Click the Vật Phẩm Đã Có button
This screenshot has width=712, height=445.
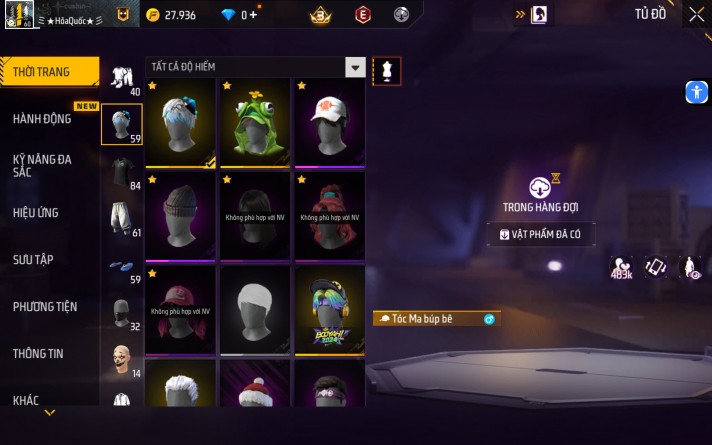click(x=540, y=234)
